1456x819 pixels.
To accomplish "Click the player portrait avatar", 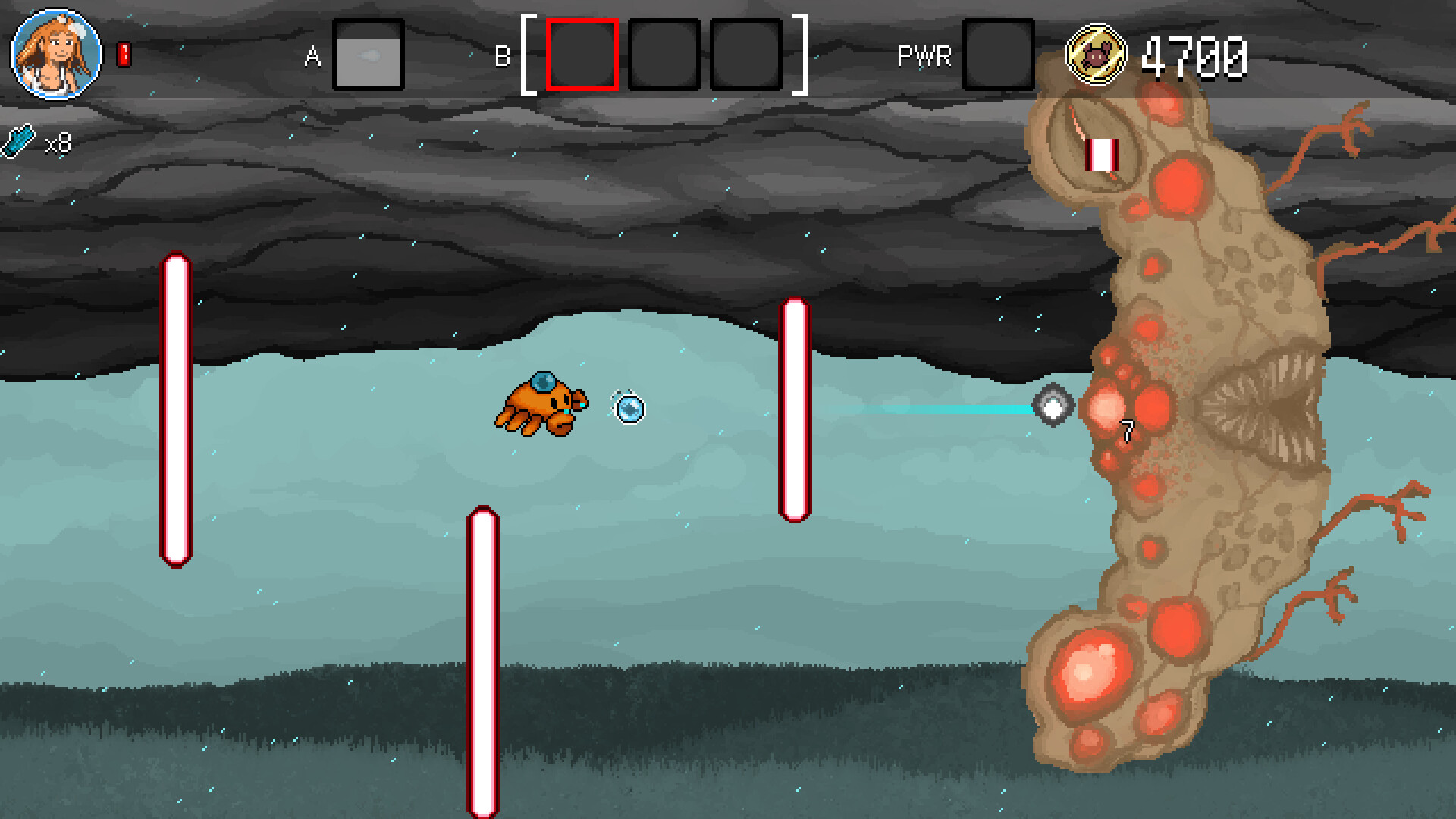I will [x=55, y=55].
